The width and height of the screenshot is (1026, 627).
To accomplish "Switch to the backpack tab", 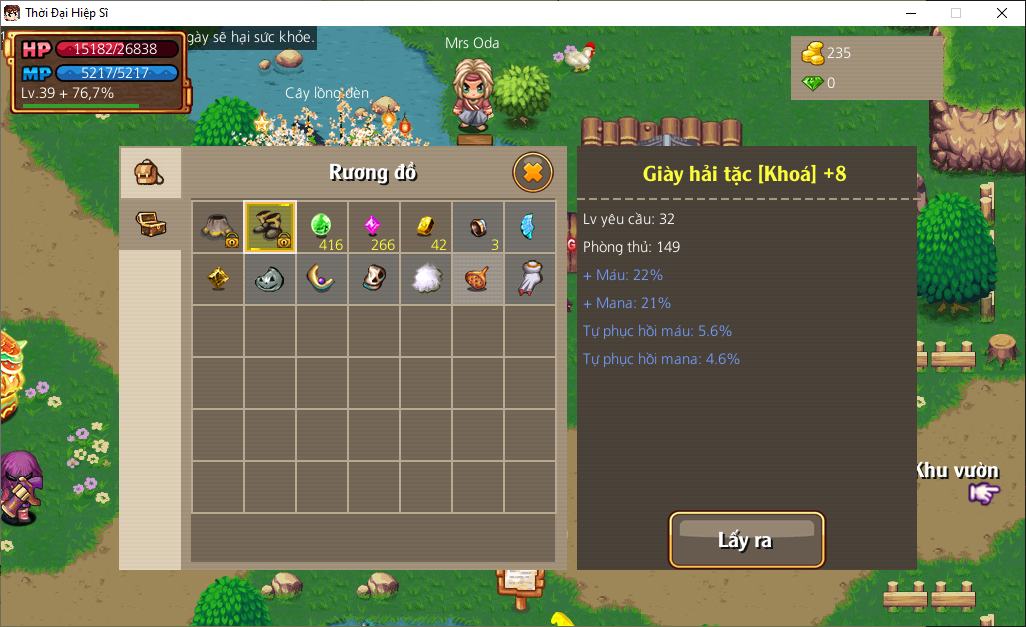I will point(150,173).
